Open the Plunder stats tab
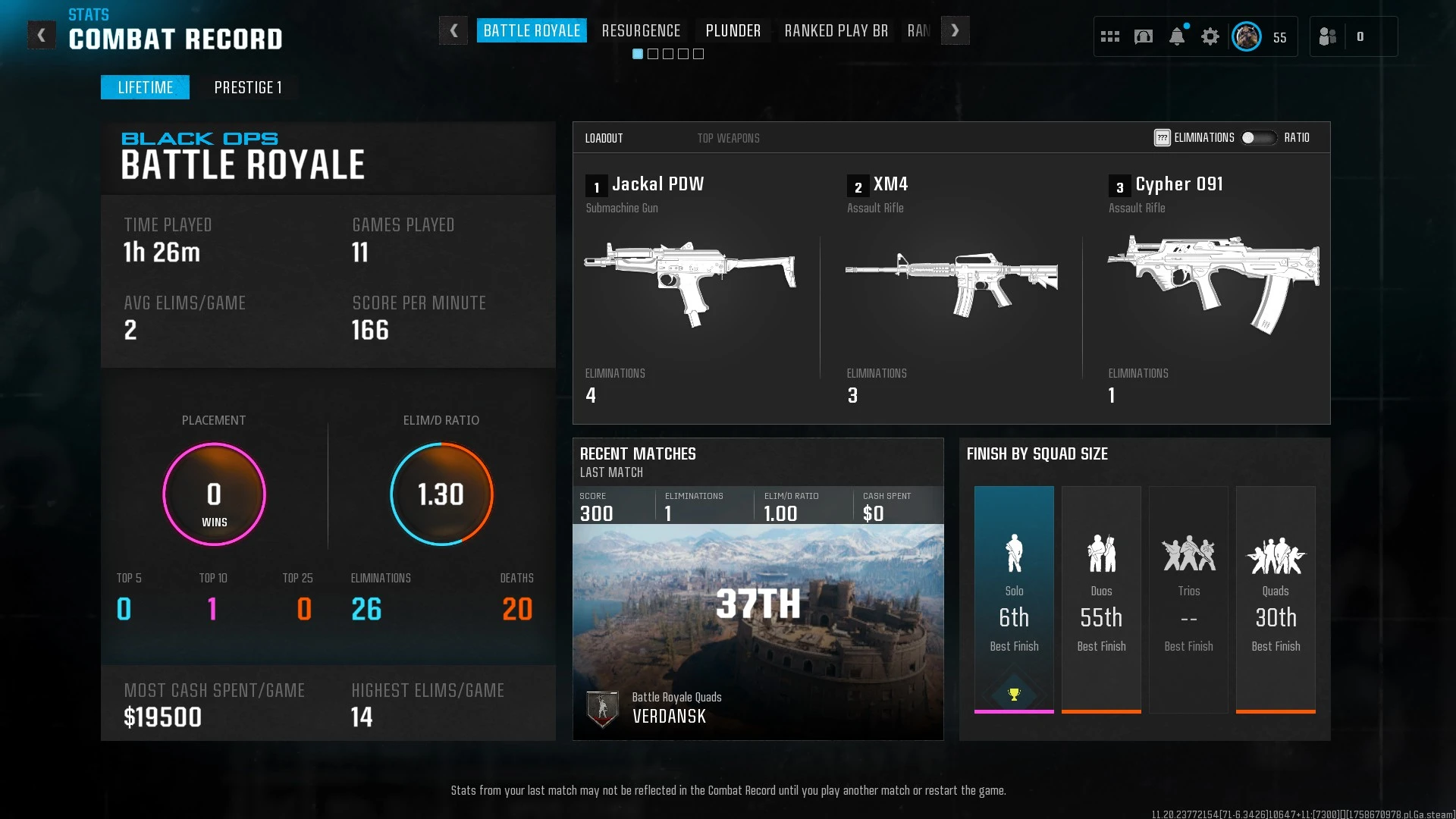 point(733,31)
